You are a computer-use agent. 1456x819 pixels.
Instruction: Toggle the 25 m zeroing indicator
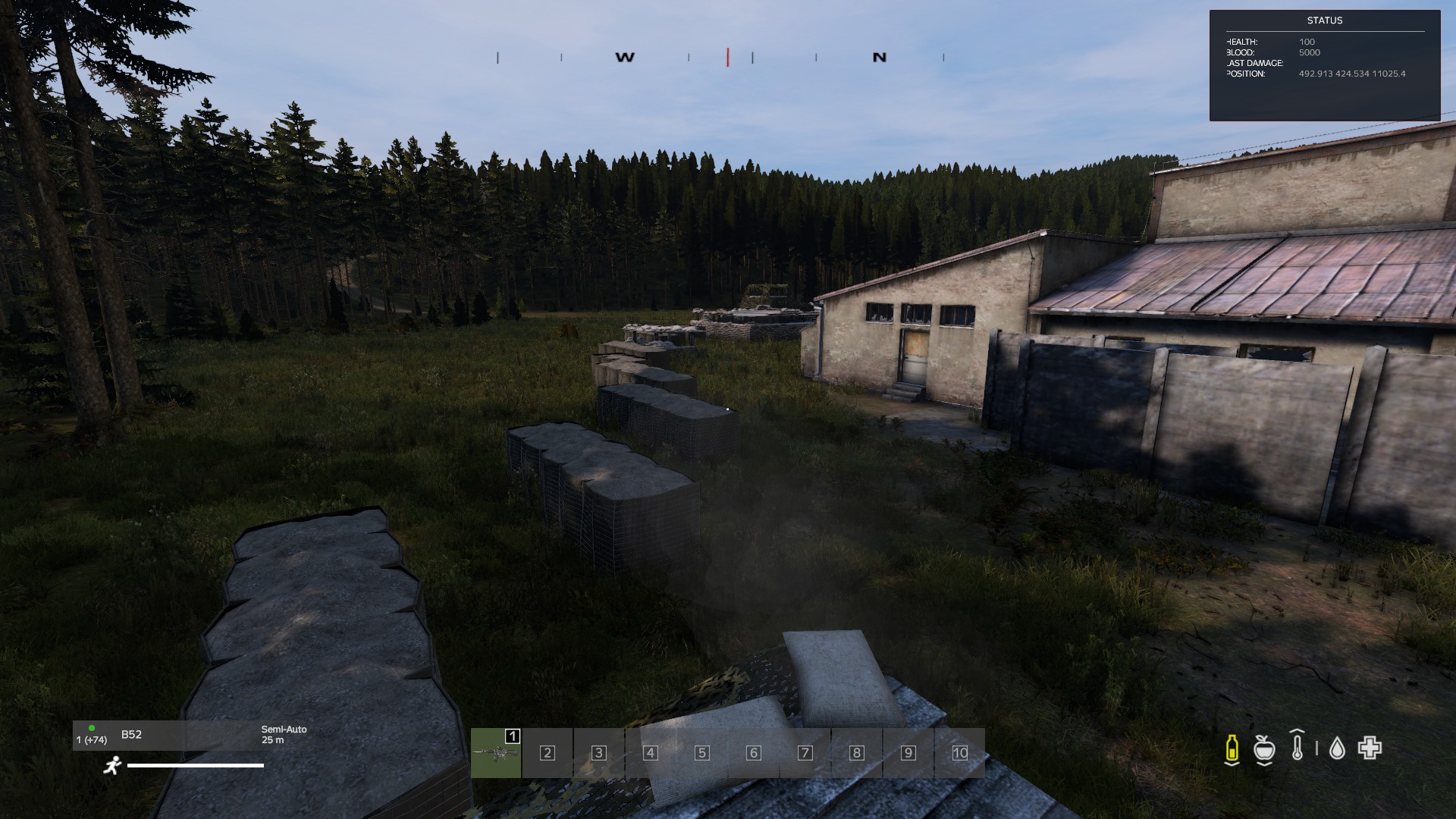tap(271, 741)
